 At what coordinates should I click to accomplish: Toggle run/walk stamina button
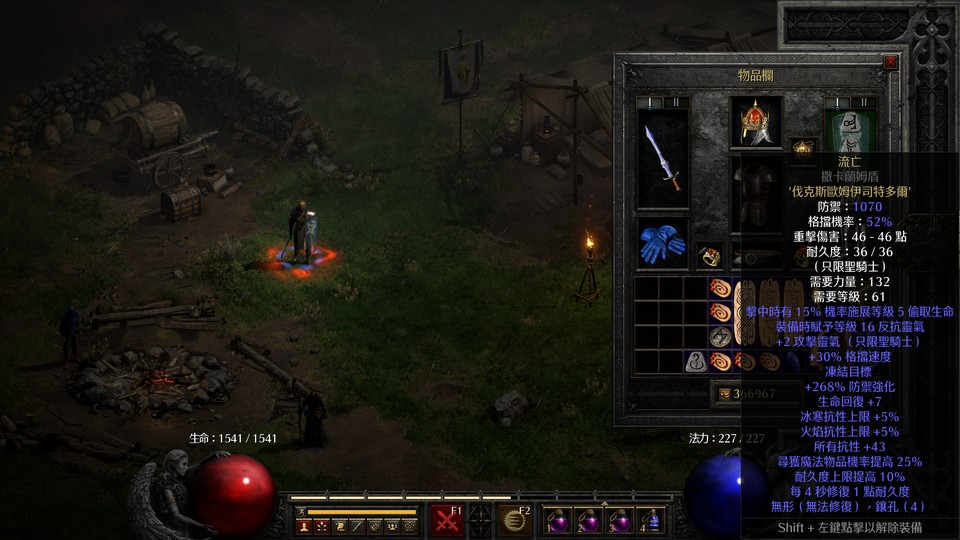302,512
